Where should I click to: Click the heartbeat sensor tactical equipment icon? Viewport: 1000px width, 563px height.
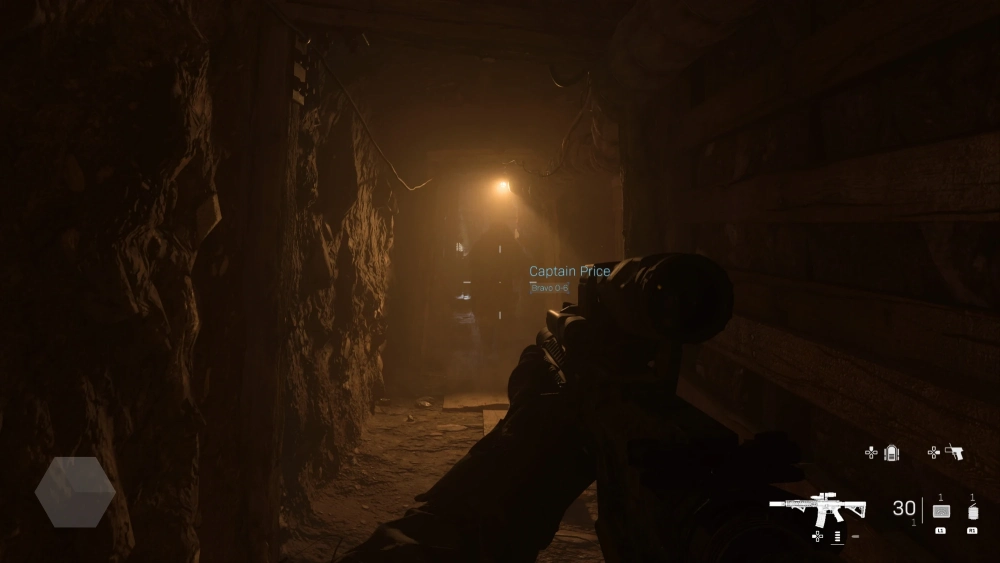[940, 511]
